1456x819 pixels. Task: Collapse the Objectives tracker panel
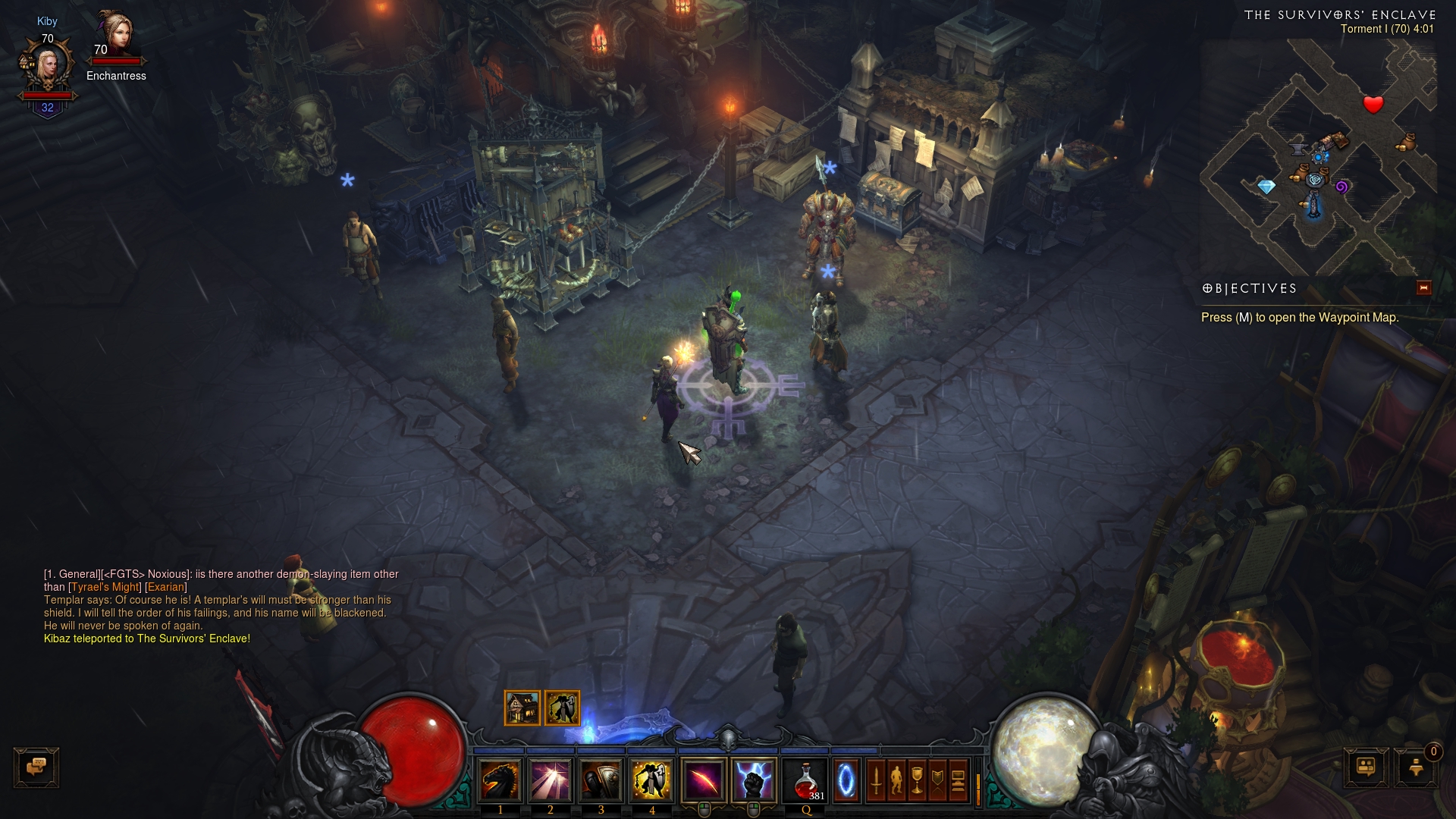click(1423, 288)
